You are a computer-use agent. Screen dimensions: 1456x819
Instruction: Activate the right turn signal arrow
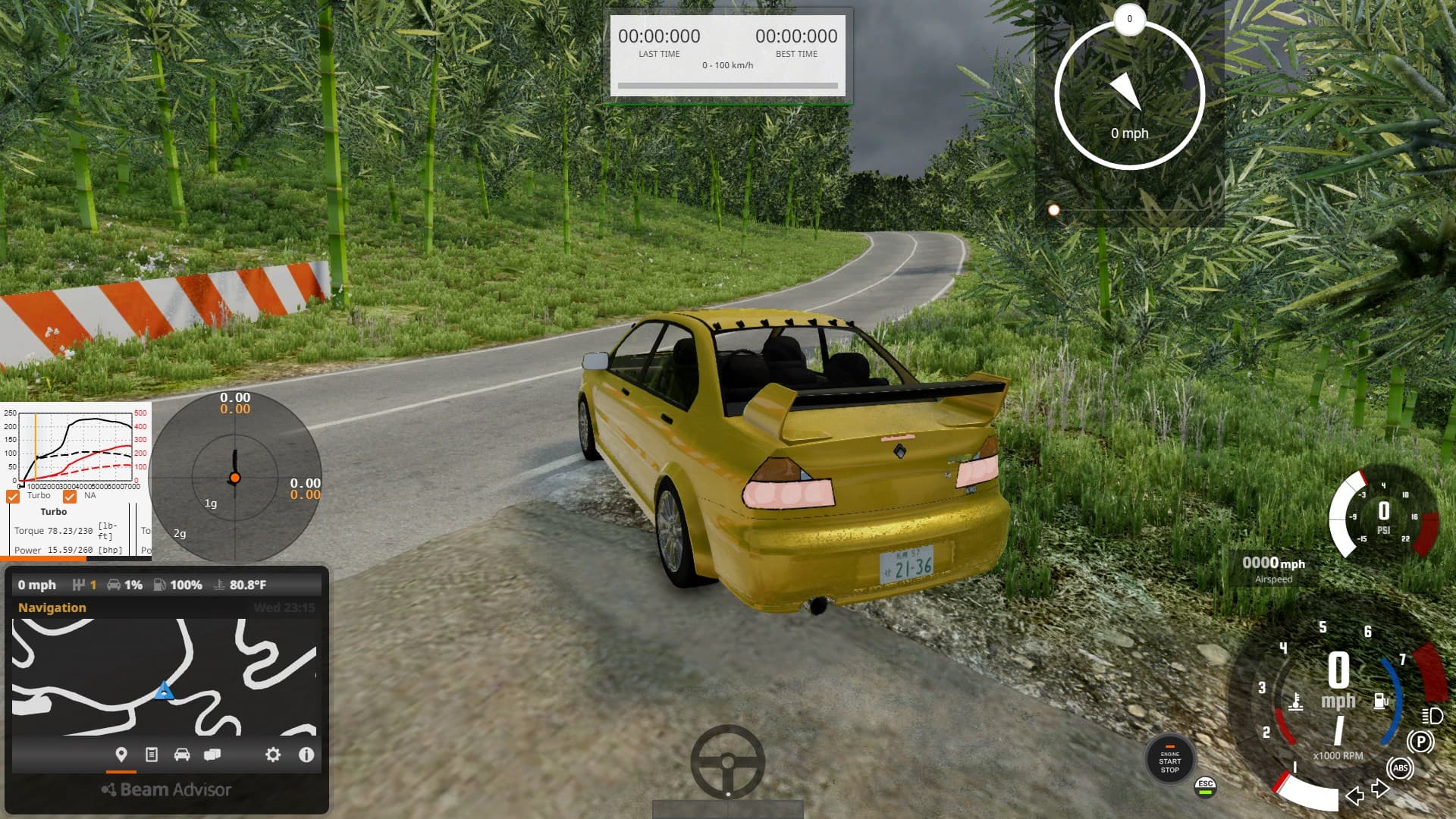(1380, 789)
